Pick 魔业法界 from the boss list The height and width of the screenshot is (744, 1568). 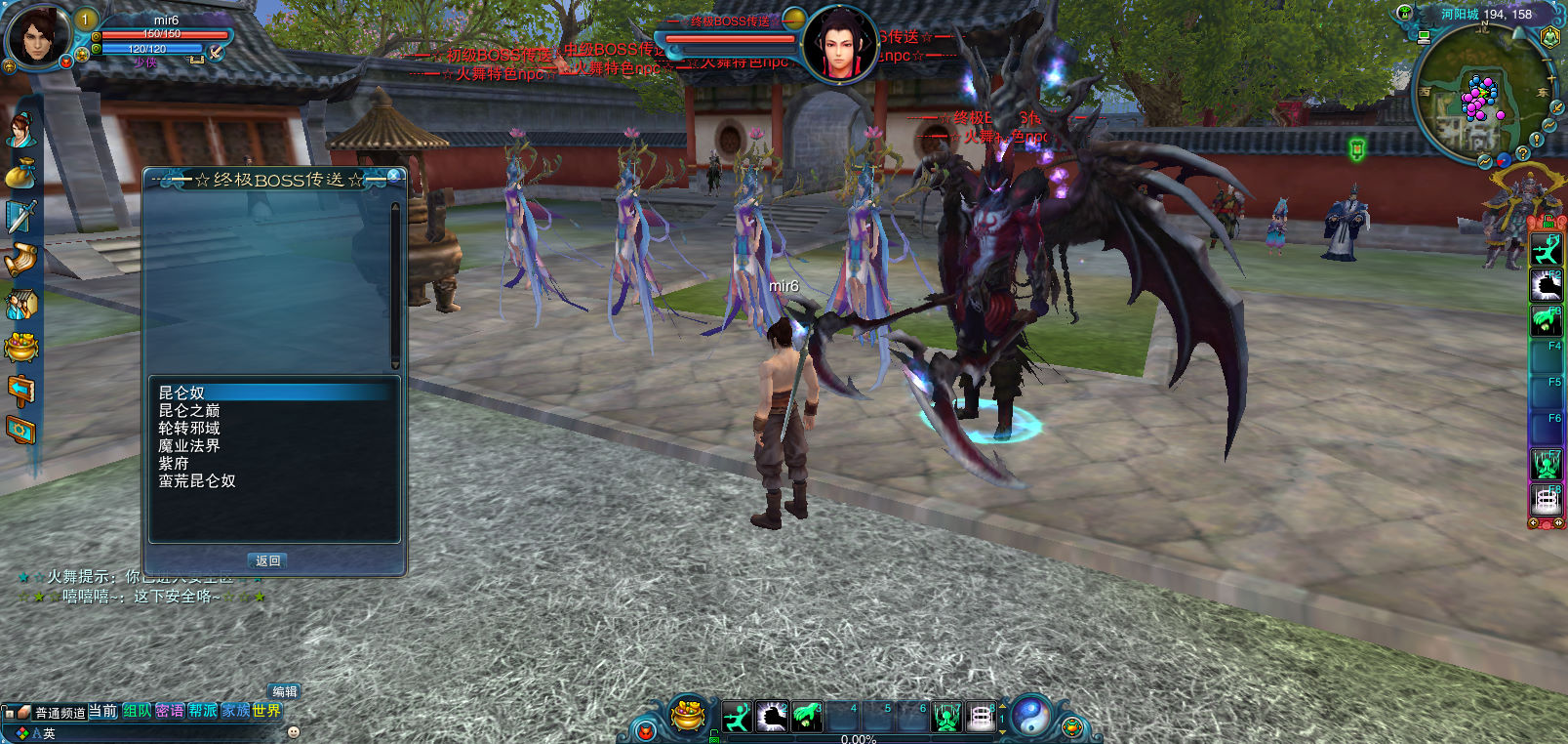pos(189,445)
